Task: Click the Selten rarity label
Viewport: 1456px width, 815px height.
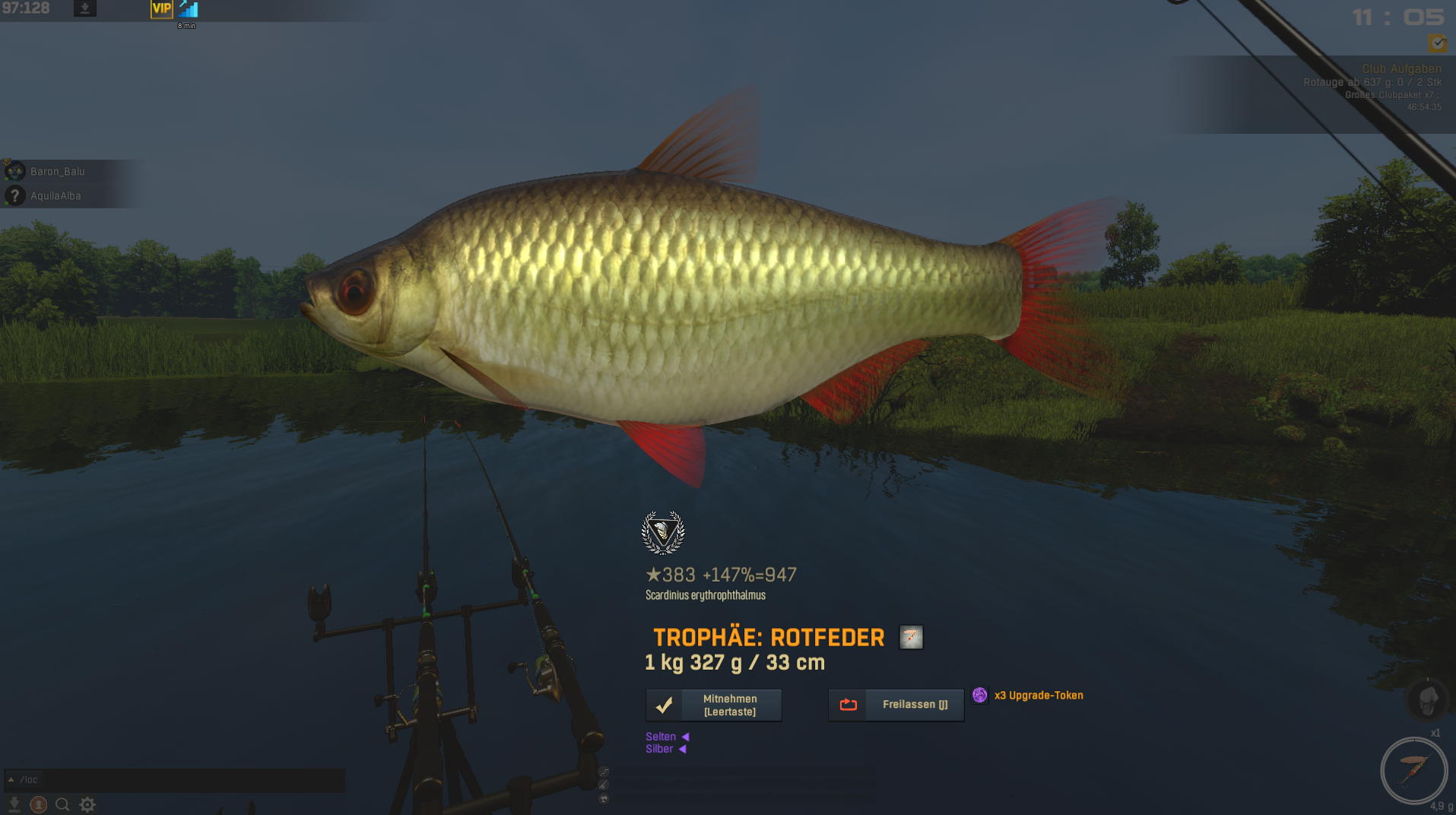Action: coord(661,737)
